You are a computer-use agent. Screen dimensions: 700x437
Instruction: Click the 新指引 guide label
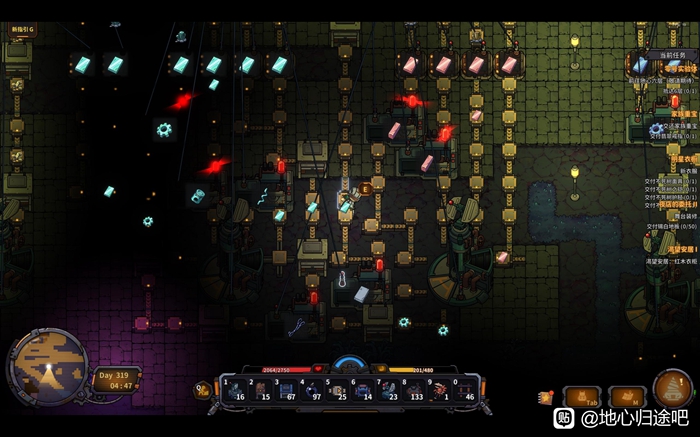click(x=21, y=30)
